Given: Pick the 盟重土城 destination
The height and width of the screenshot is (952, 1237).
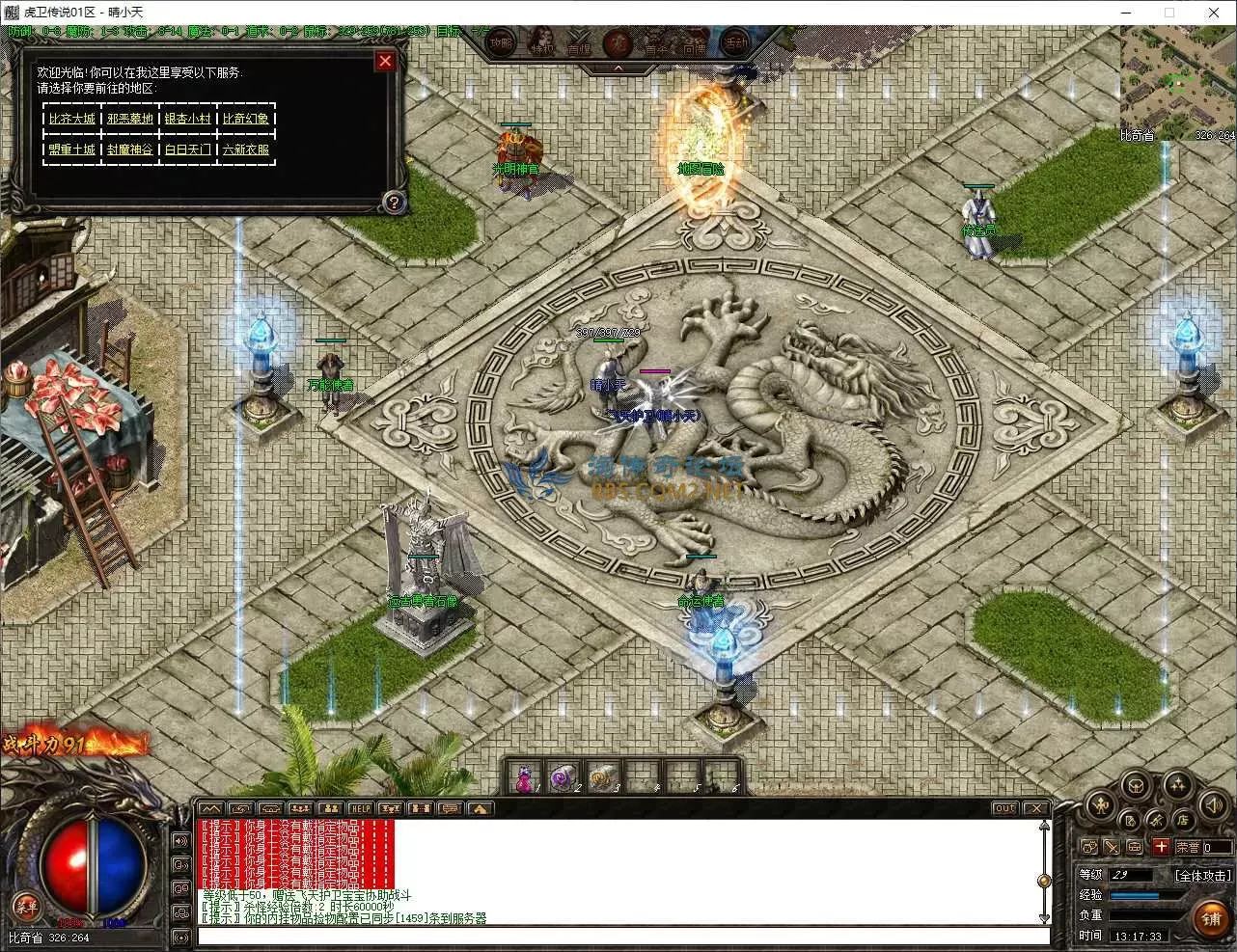Looking at the screenshot, I should tap(72, 150).
